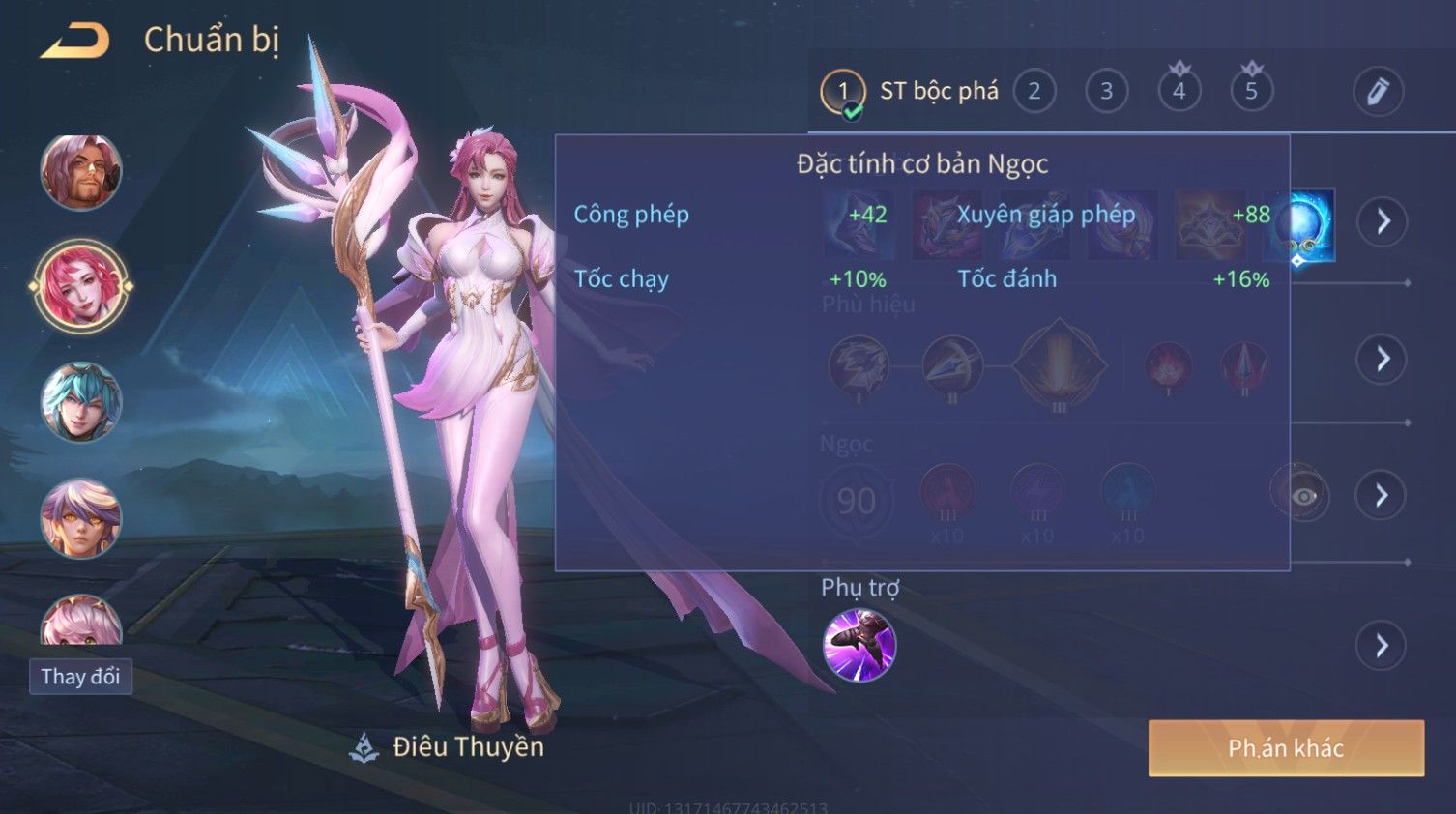Choose the purple-haired hero portrait

tap(81, 518)
